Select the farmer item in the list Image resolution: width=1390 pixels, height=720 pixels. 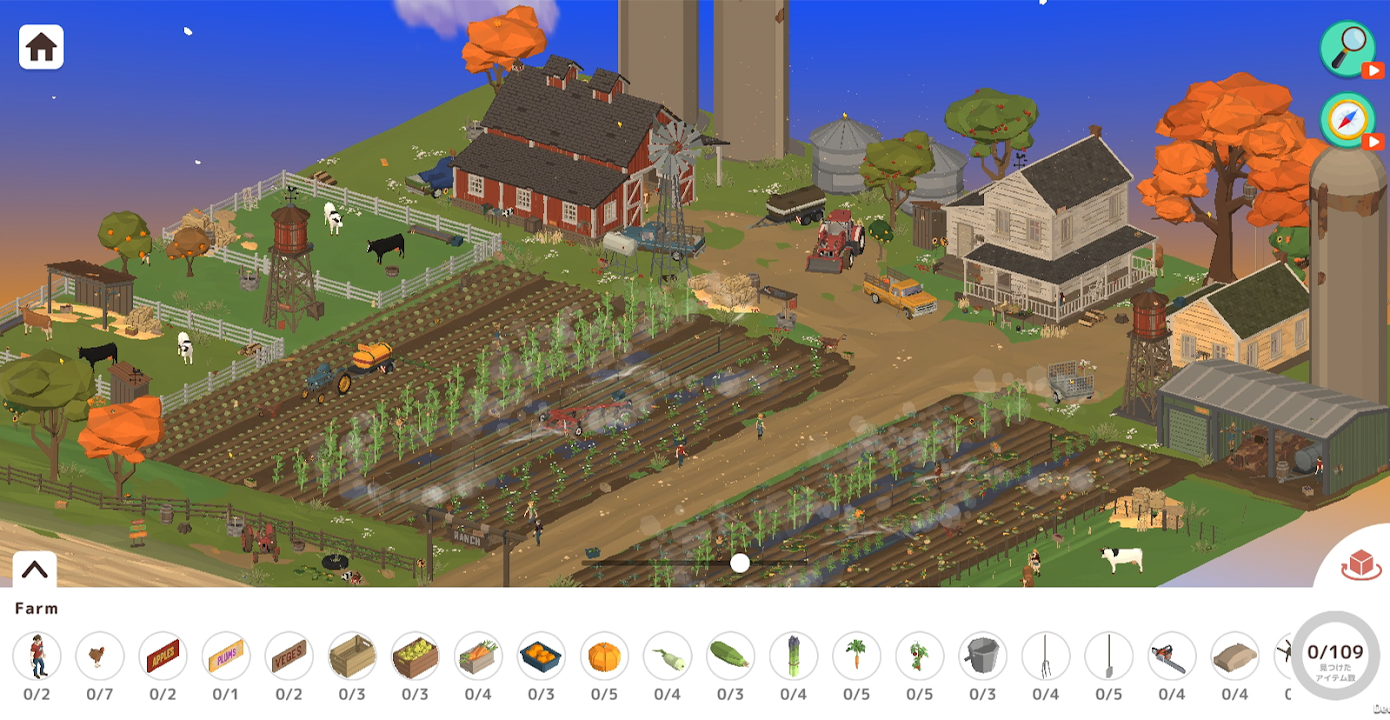[37, 657]
